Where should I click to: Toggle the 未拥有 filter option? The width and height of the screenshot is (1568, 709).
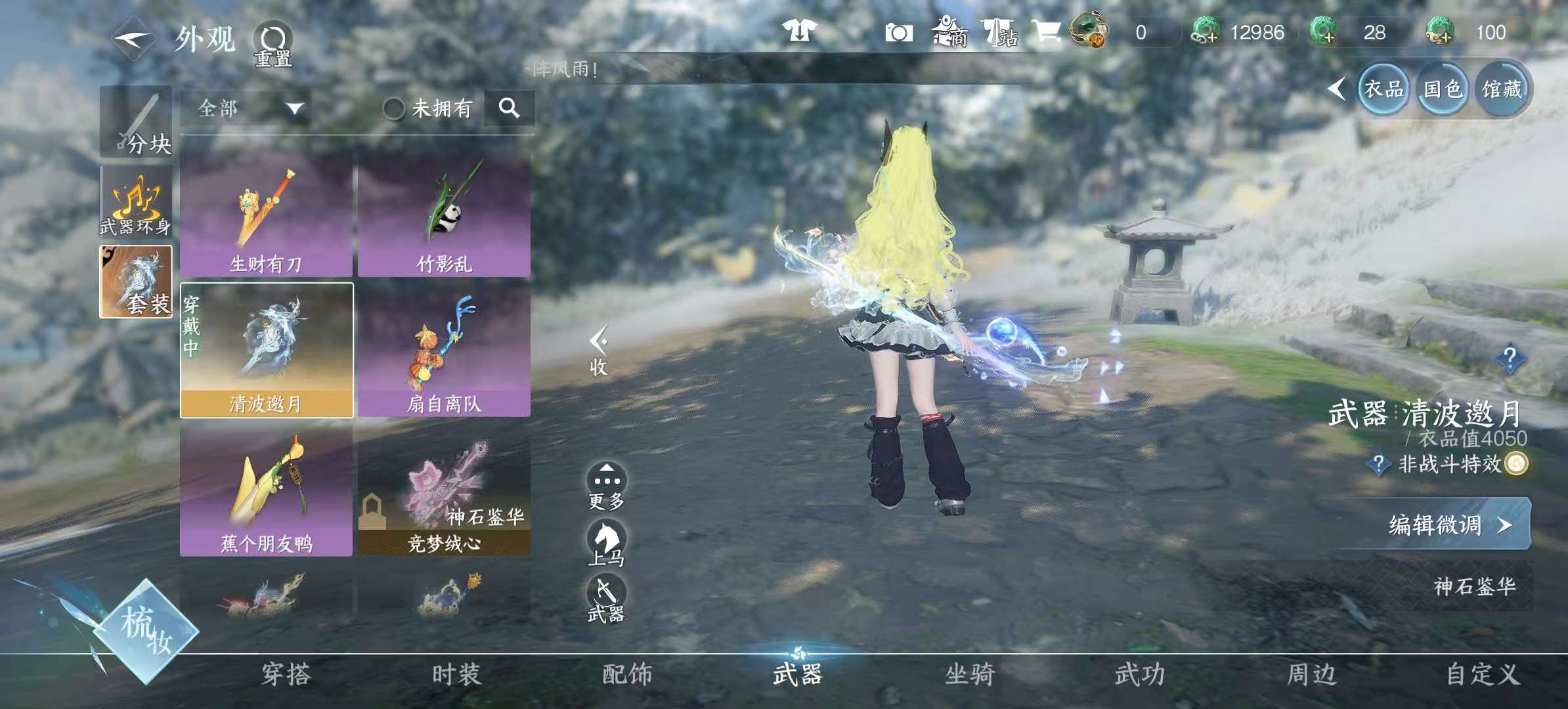pyautogui.click(x=394, y=109)
